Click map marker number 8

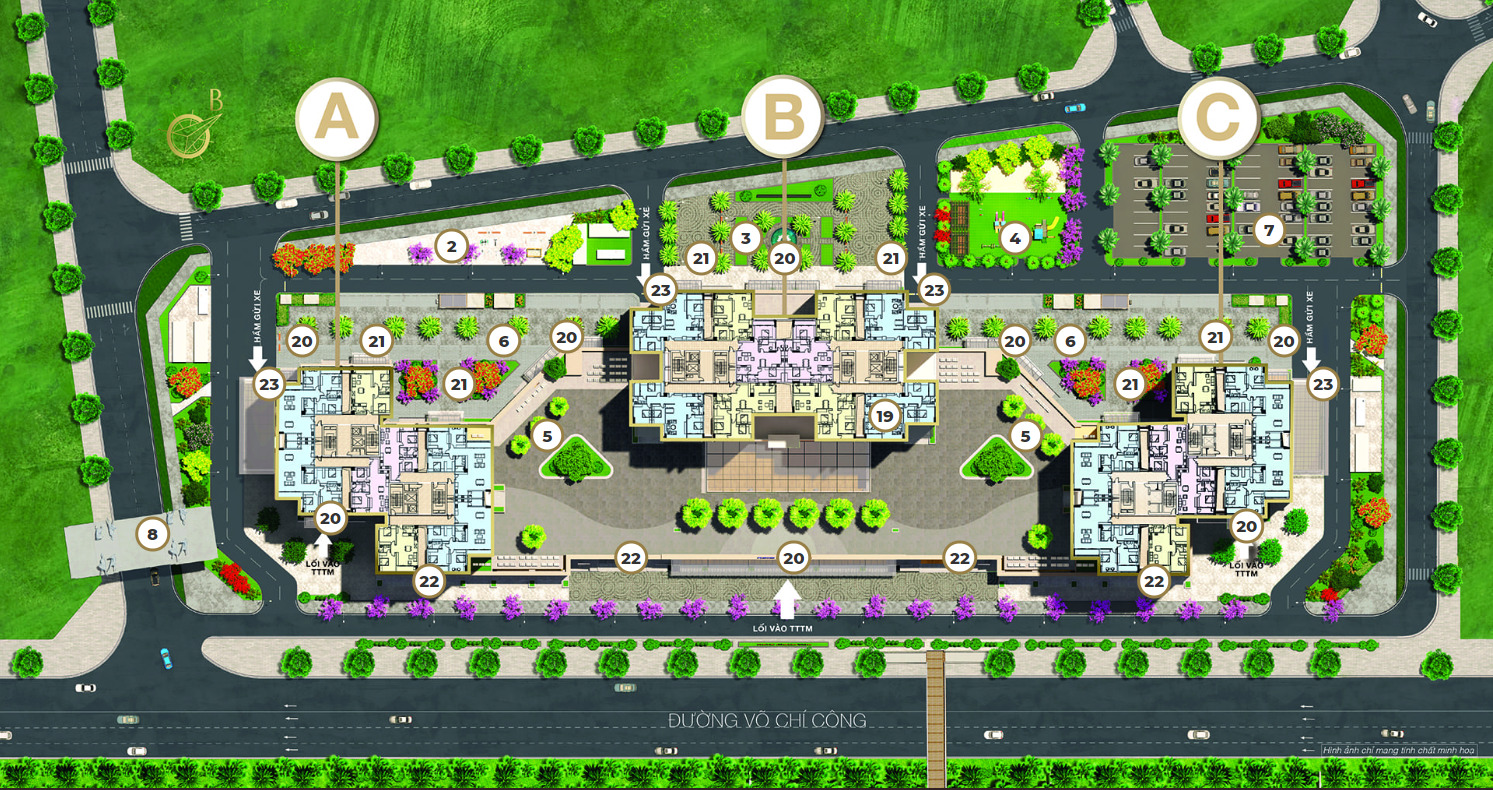pos(152,535)
